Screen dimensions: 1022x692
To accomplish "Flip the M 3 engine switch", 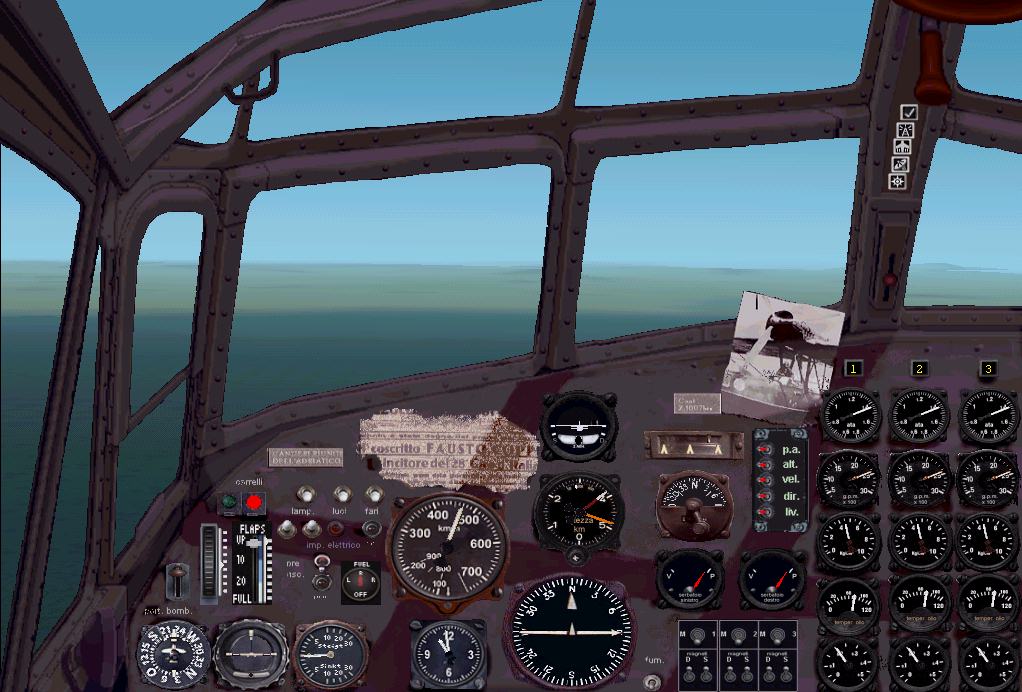I will [x=779, y=634].
